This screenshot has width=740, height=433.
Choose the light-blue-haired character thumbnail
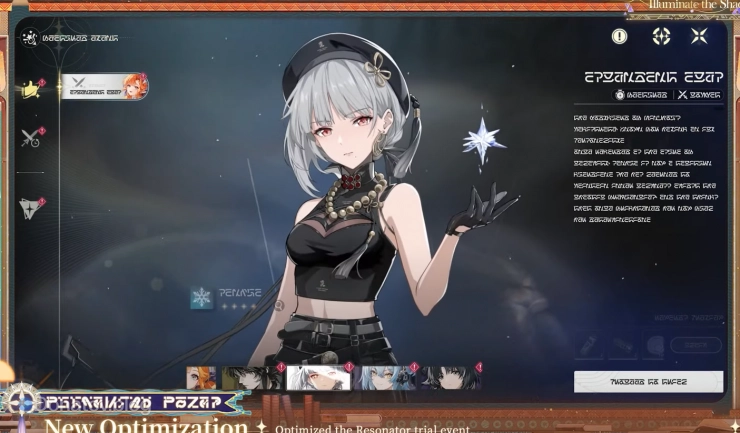pos(385,377)
